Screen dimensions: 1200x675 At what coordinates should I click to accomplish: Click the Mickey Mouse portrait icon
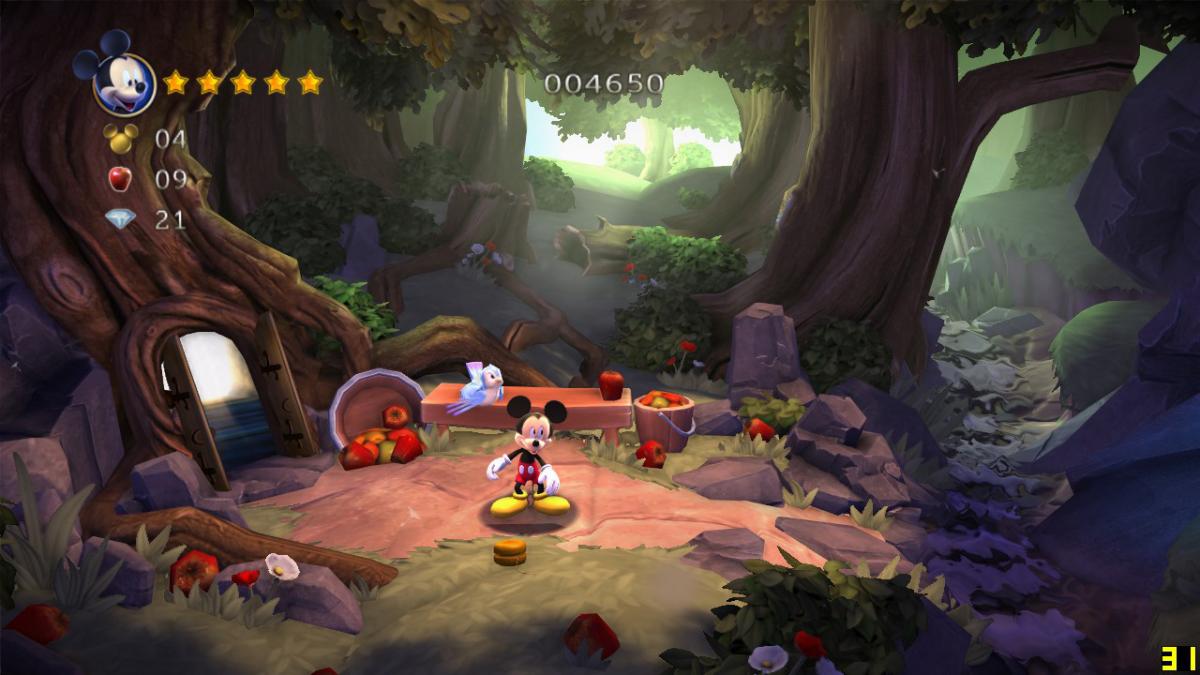pos(121,79)
